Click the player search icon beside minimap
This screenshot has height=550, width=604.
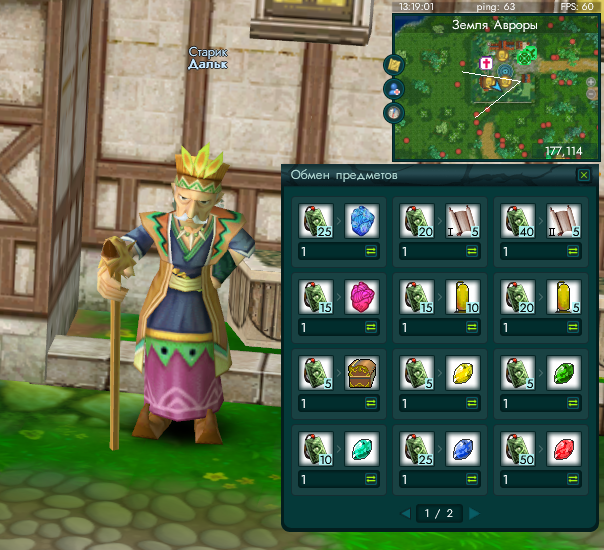[395, 88]
